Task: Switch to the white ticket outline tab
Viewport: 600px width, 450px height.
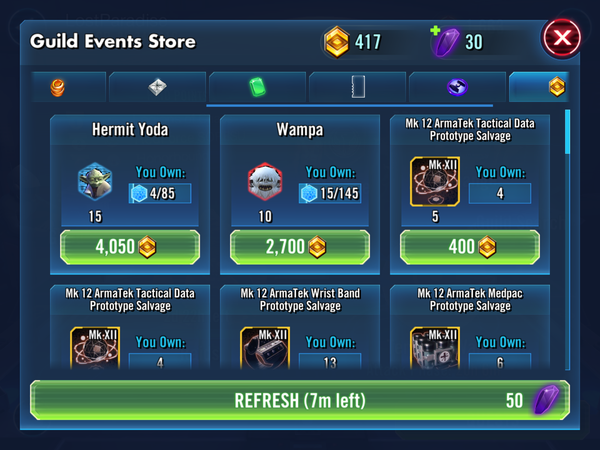Action: [x=358, y=88]
